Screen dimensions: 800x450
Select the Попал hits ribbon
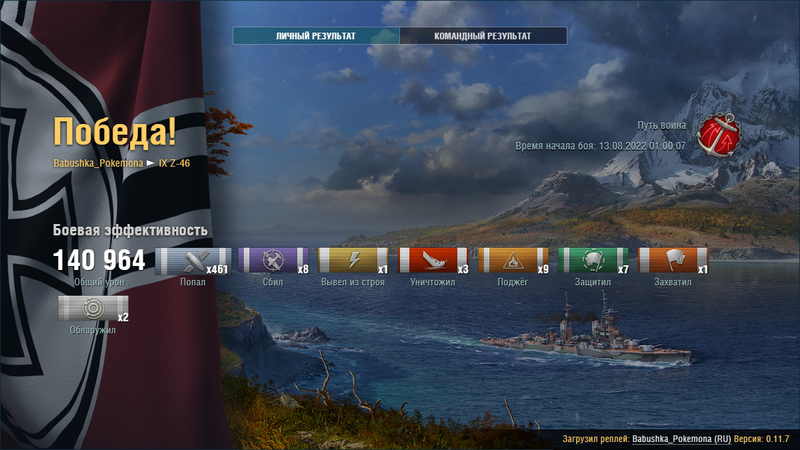tap(193, 261)
